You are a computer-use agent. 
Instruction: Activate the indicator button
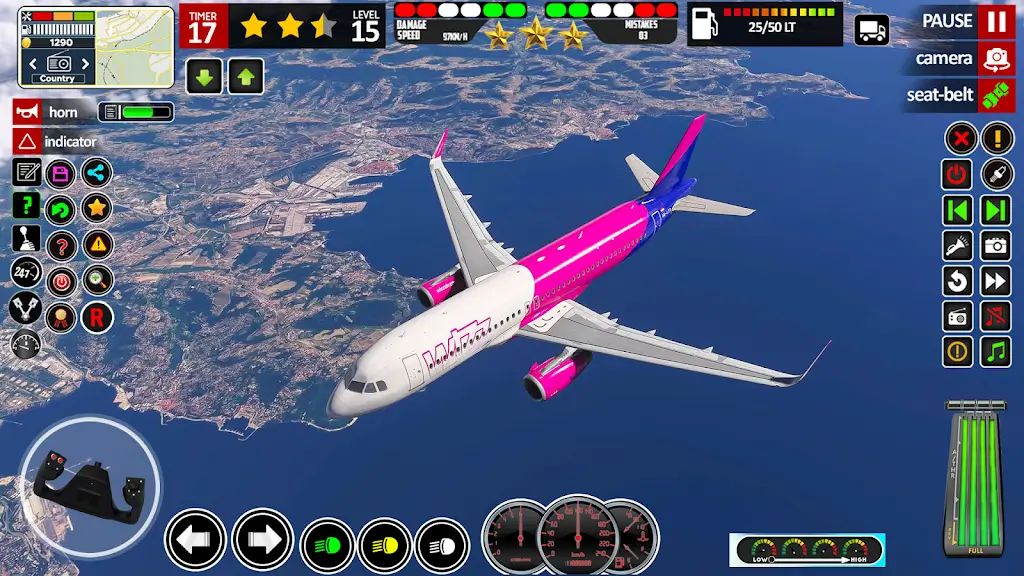(x=27, y=142)
